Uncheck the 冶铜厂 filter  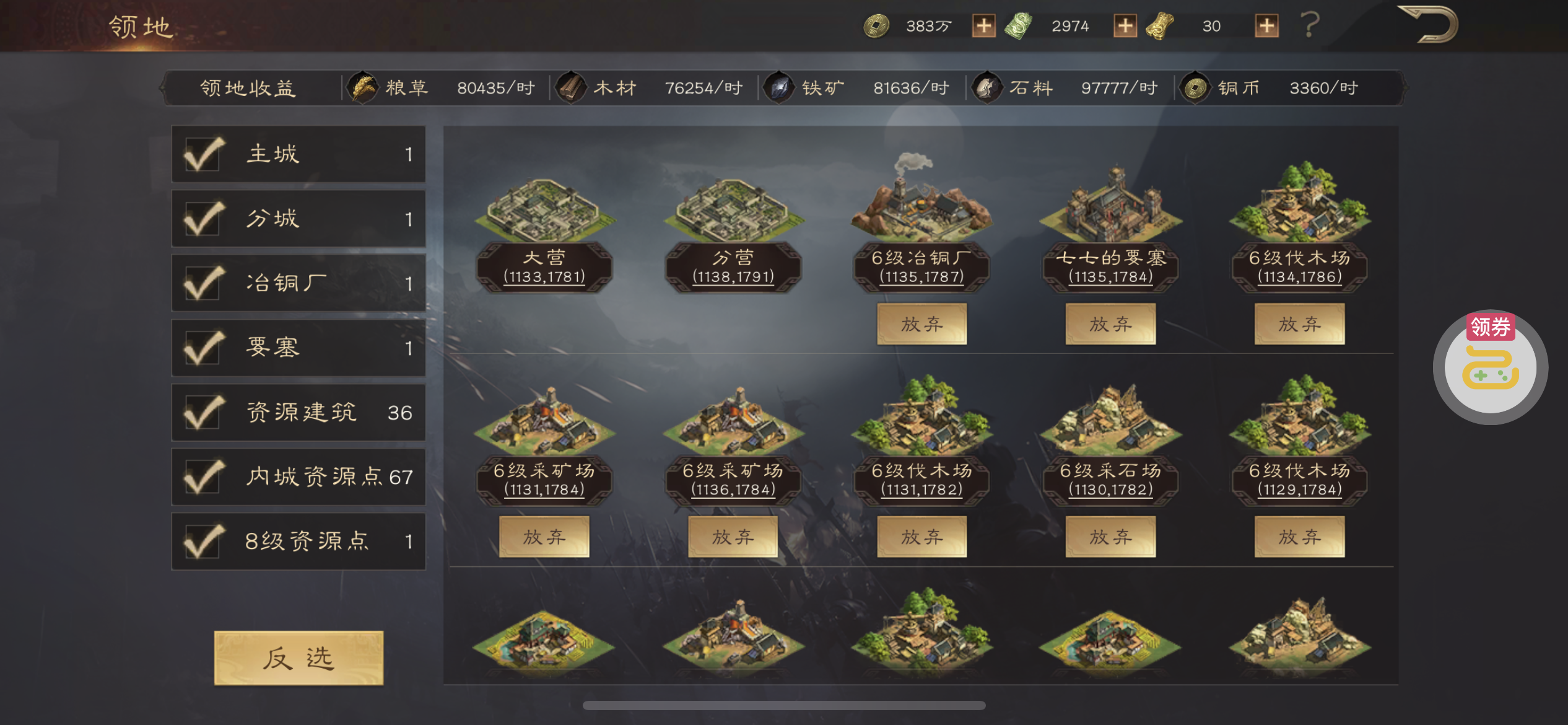pyautogui.click(x=203, y=283)
